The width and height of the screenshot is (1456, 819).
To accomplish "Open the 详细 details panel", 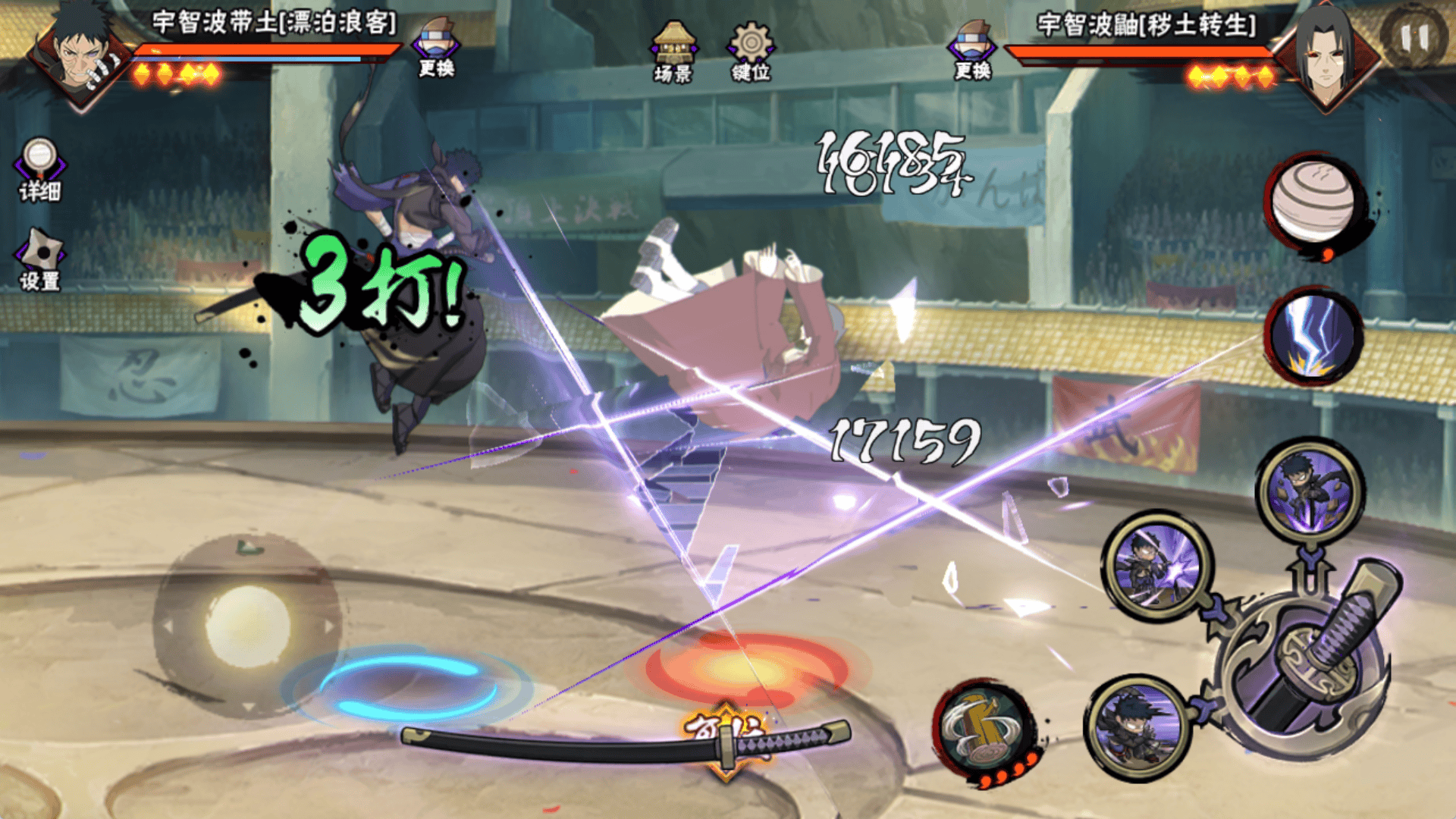I will tap(39, 169).
